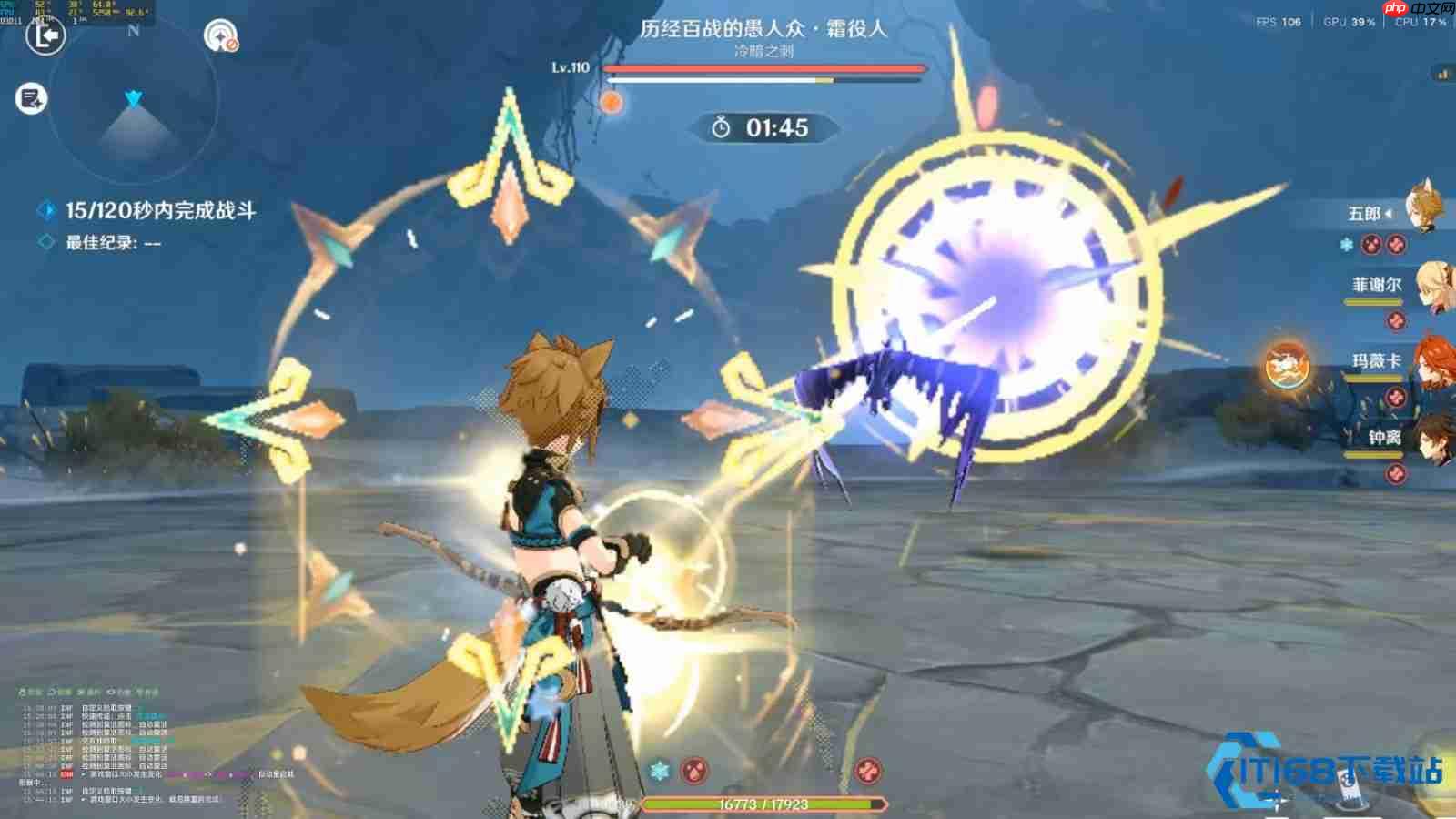The height and width of the screenshot is (819, 1456).
Task: Click the disabled co-op icon beside the minimap
Action: coord(220,37)
